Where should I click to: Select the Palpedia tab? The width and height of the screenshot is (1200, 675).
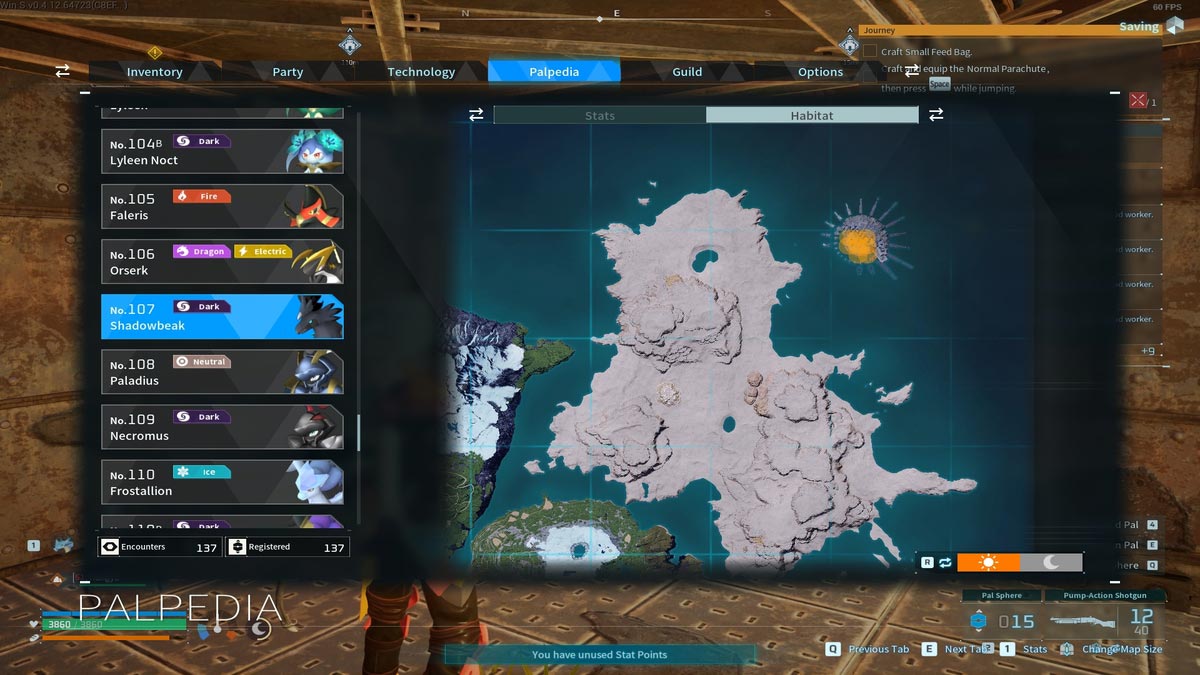tap(554, 72)
